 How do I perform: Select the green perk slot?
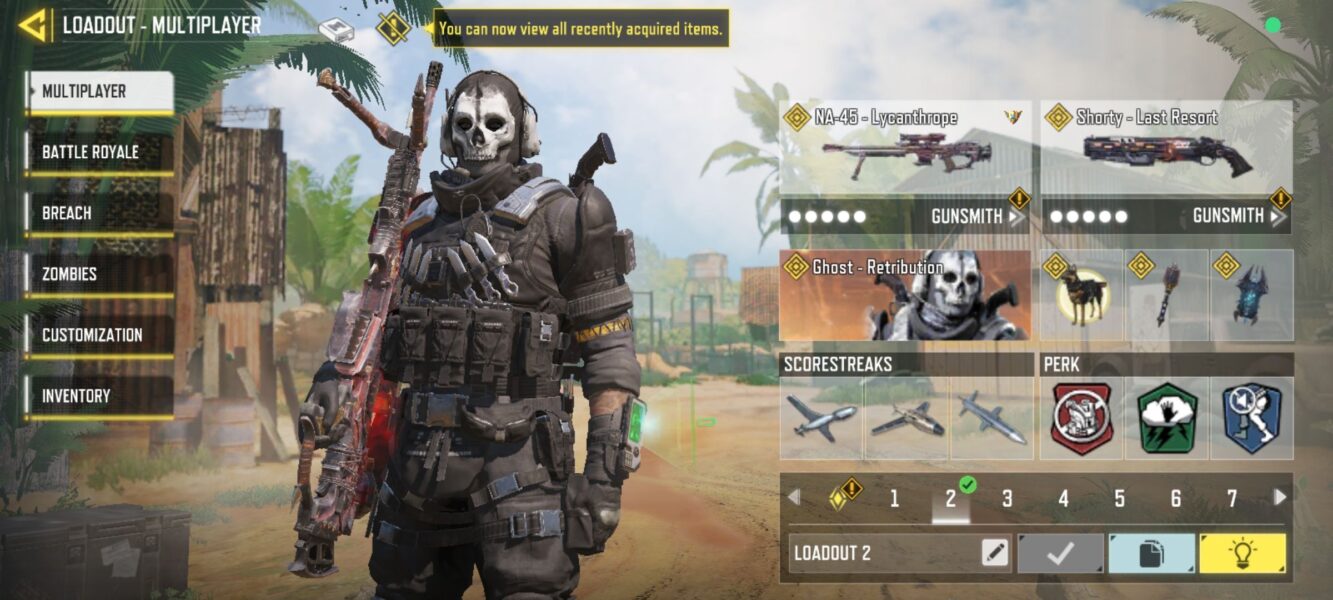pos(1167,418)
